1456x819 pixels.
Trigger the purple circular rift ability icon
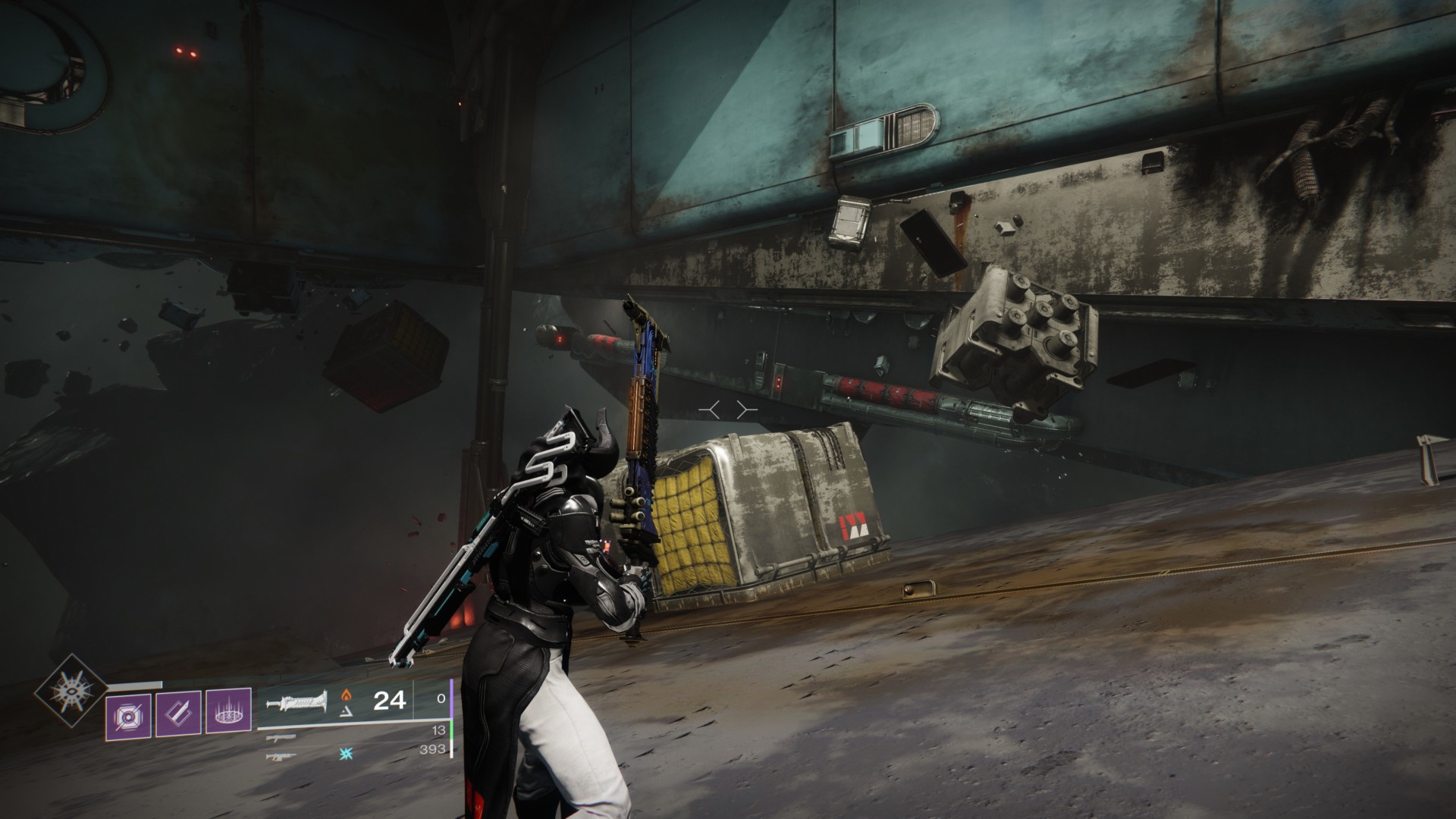pos(228,711)
